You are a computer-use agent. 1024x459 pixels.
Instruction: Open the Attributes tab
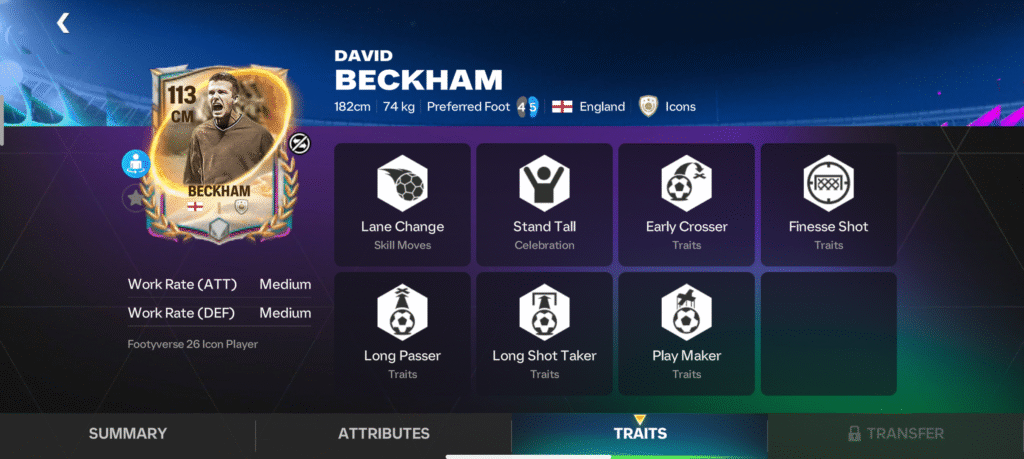tap(384, 434)
